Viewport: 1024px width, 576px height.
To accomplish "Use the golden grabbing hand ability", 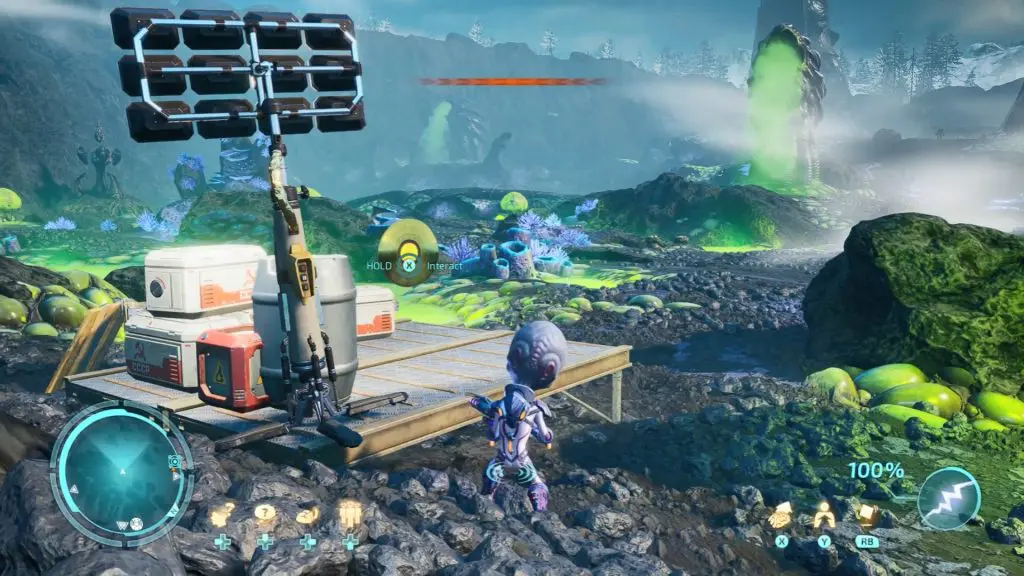I will (781, 515).
